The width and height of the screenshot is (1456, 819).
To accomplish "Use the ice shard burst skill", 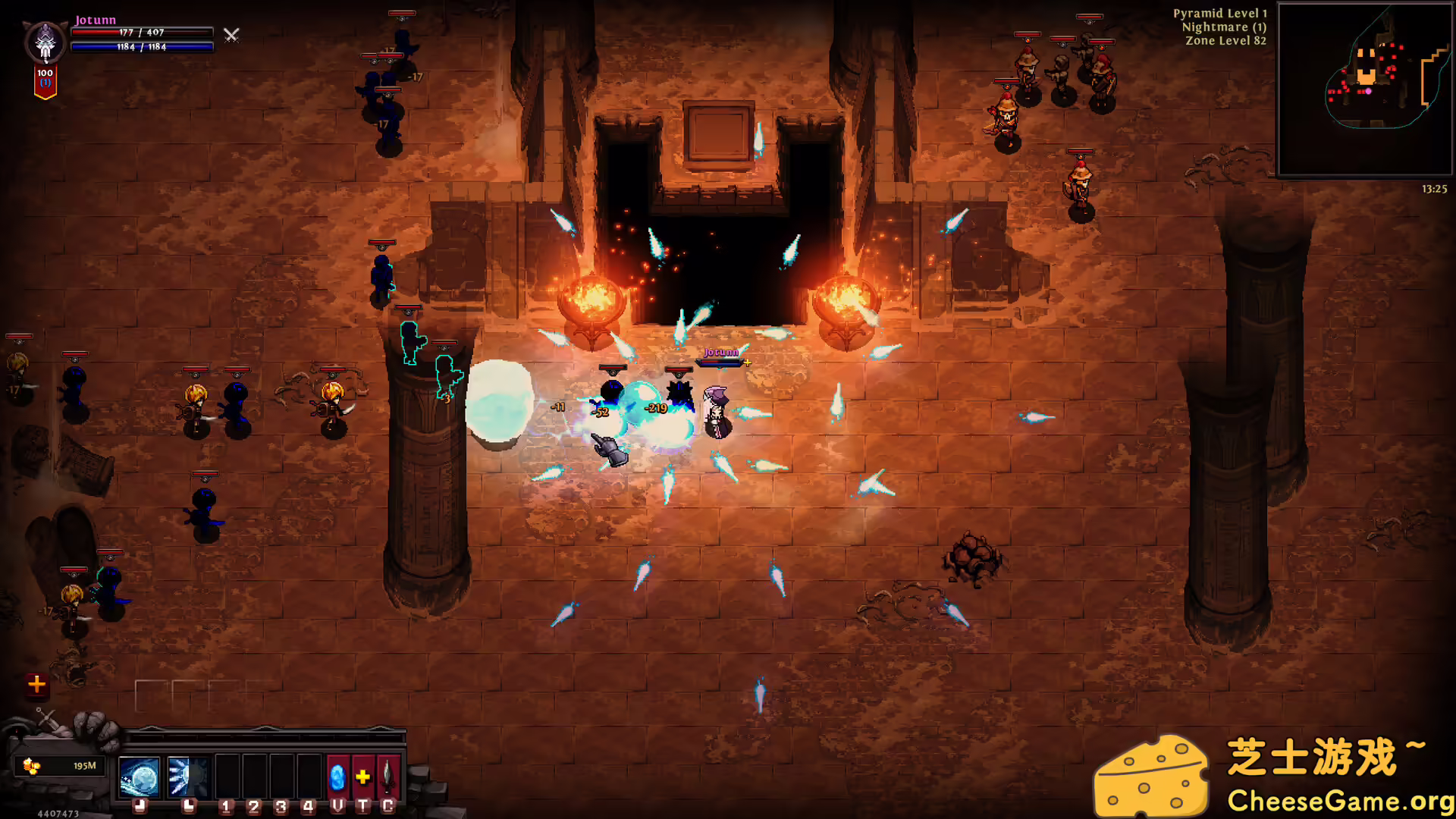I will (187, 777).
